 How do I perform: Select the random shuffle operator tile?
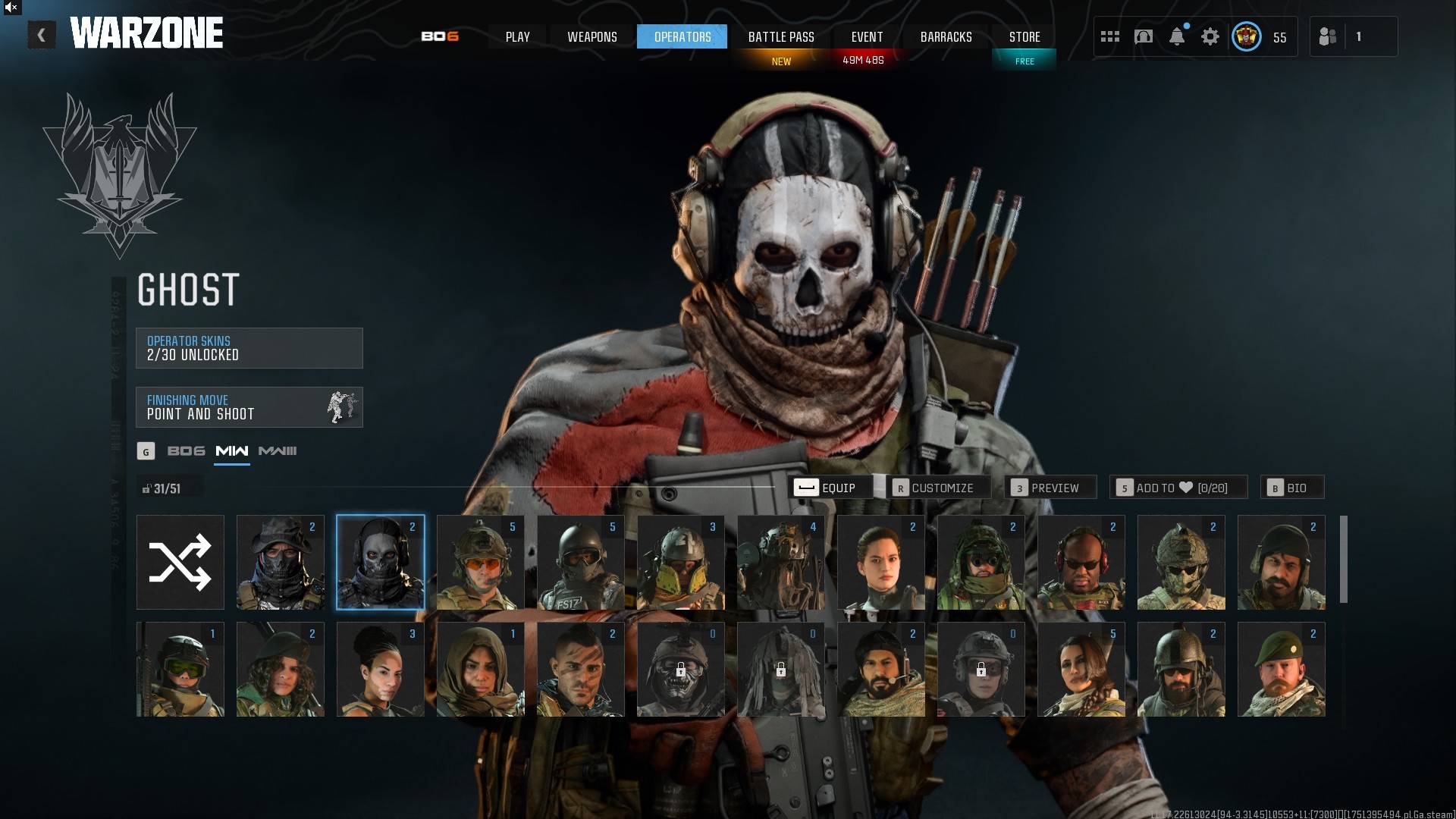(180, 563)
